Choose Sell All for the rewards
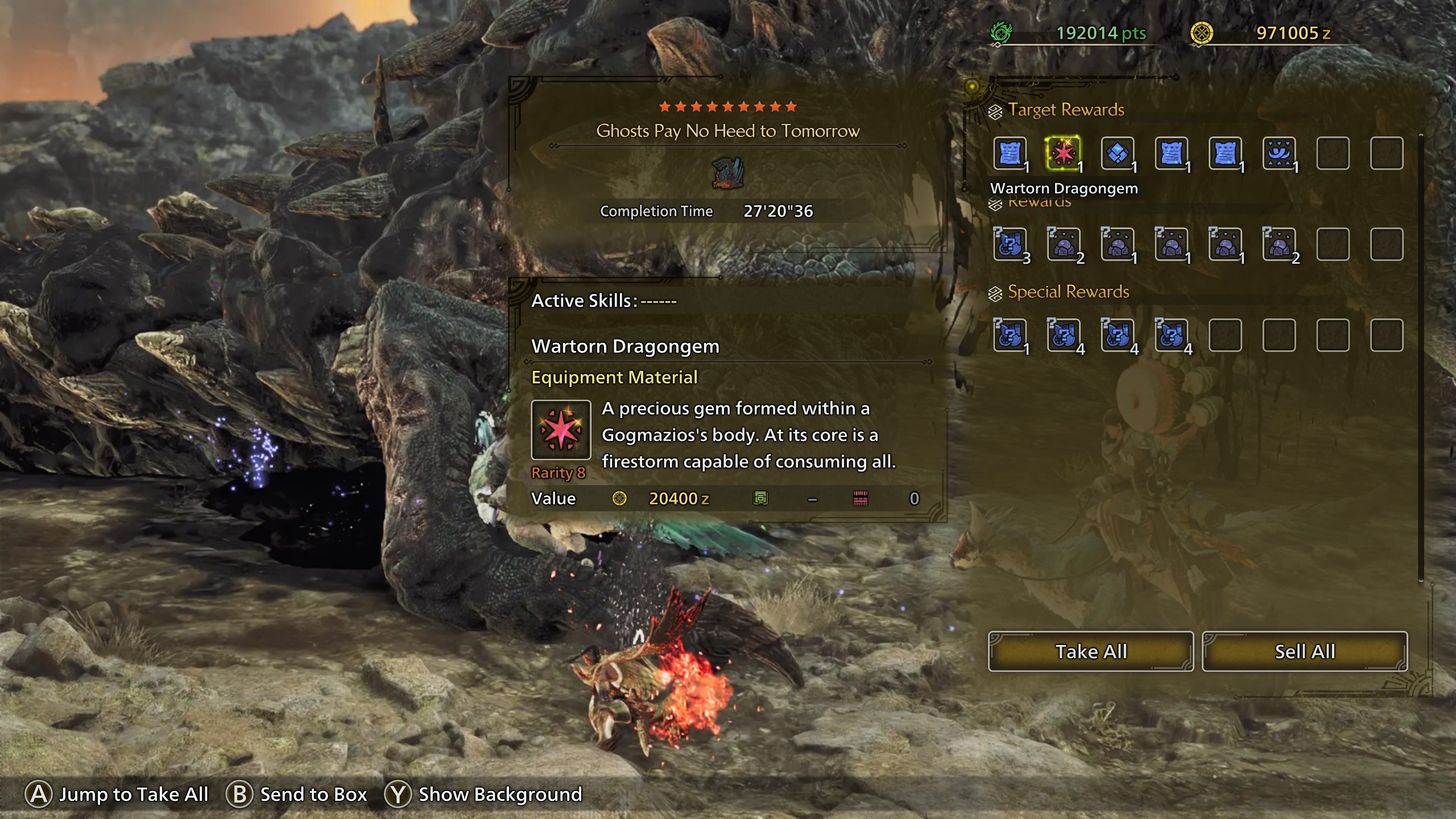Screen dimensions: 1456x819 pyautogui.click(x=1304, y=651)
